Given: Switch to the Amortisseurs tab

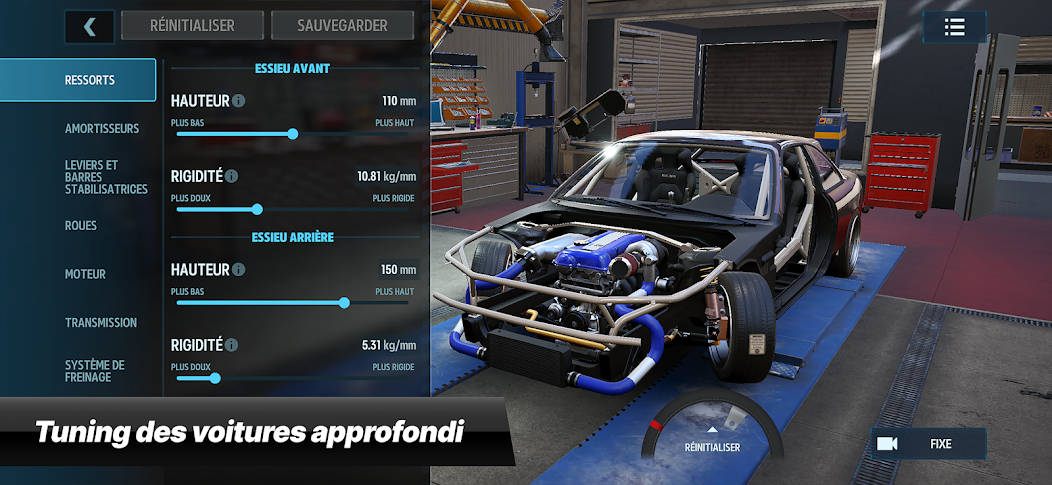Looking at the screenshot, I should click(x=102, y=129).
